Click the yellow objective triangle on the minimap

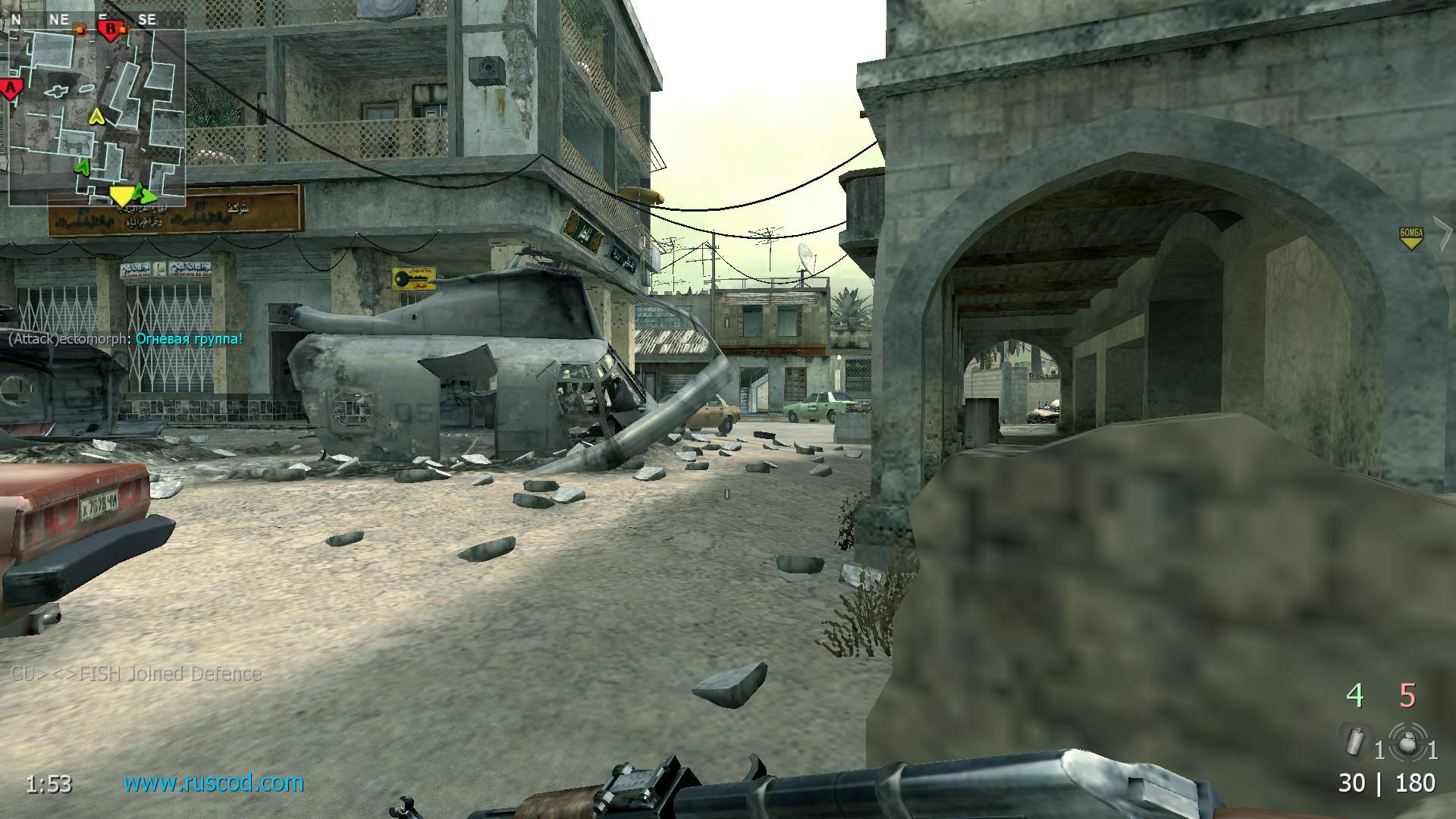coord(121,196)
